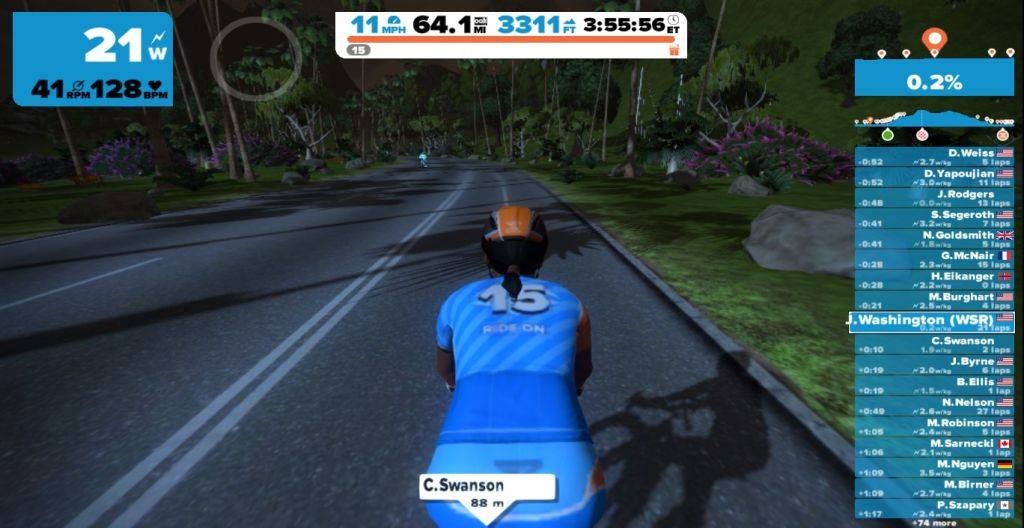1024x528 pixels.
Task: Open the elevation profile minimap
Action: 934,122
